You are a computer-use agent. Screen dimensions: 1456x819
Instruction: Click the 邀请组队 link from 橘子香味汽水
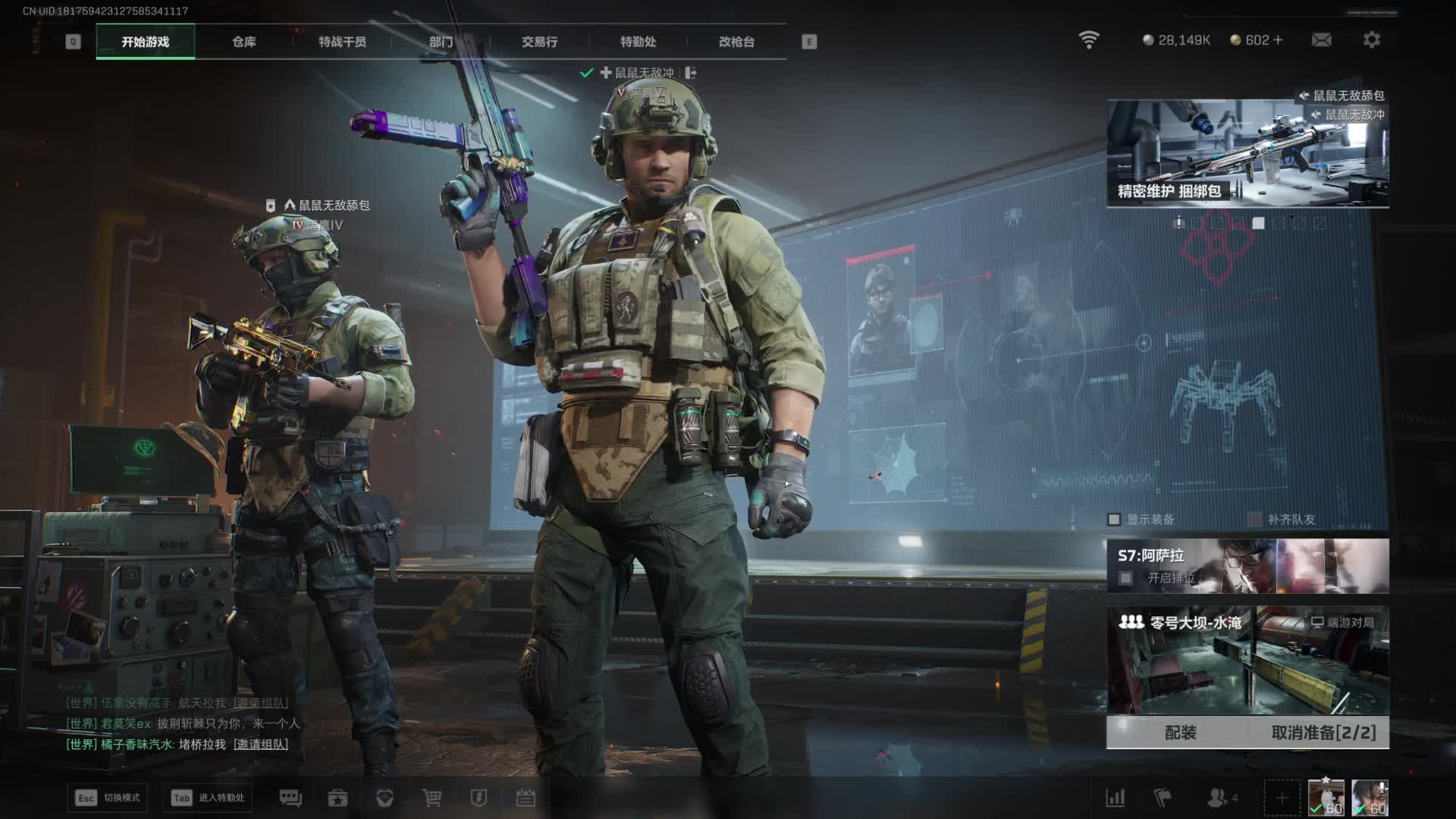261,745
